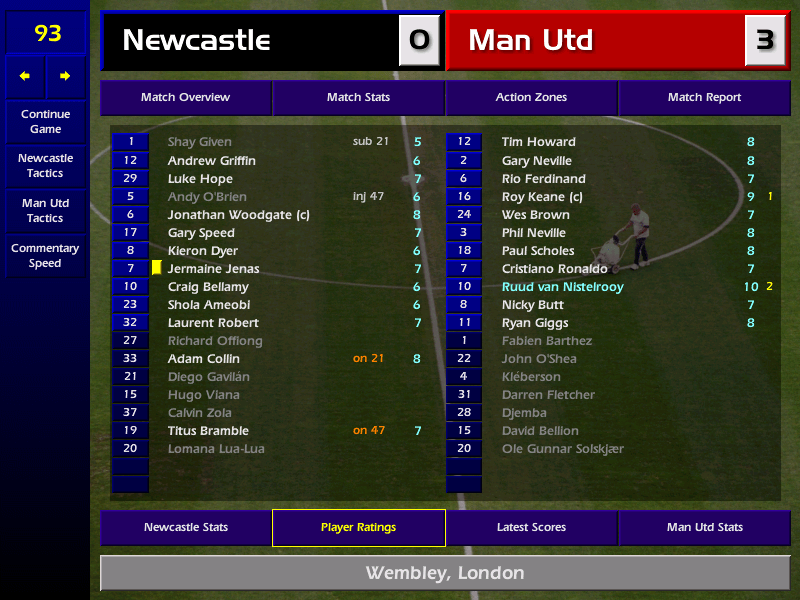The width and height of the screenshot is (800, 600).
Task: Select Adam Collin substitute row
Action: [204, 359]
